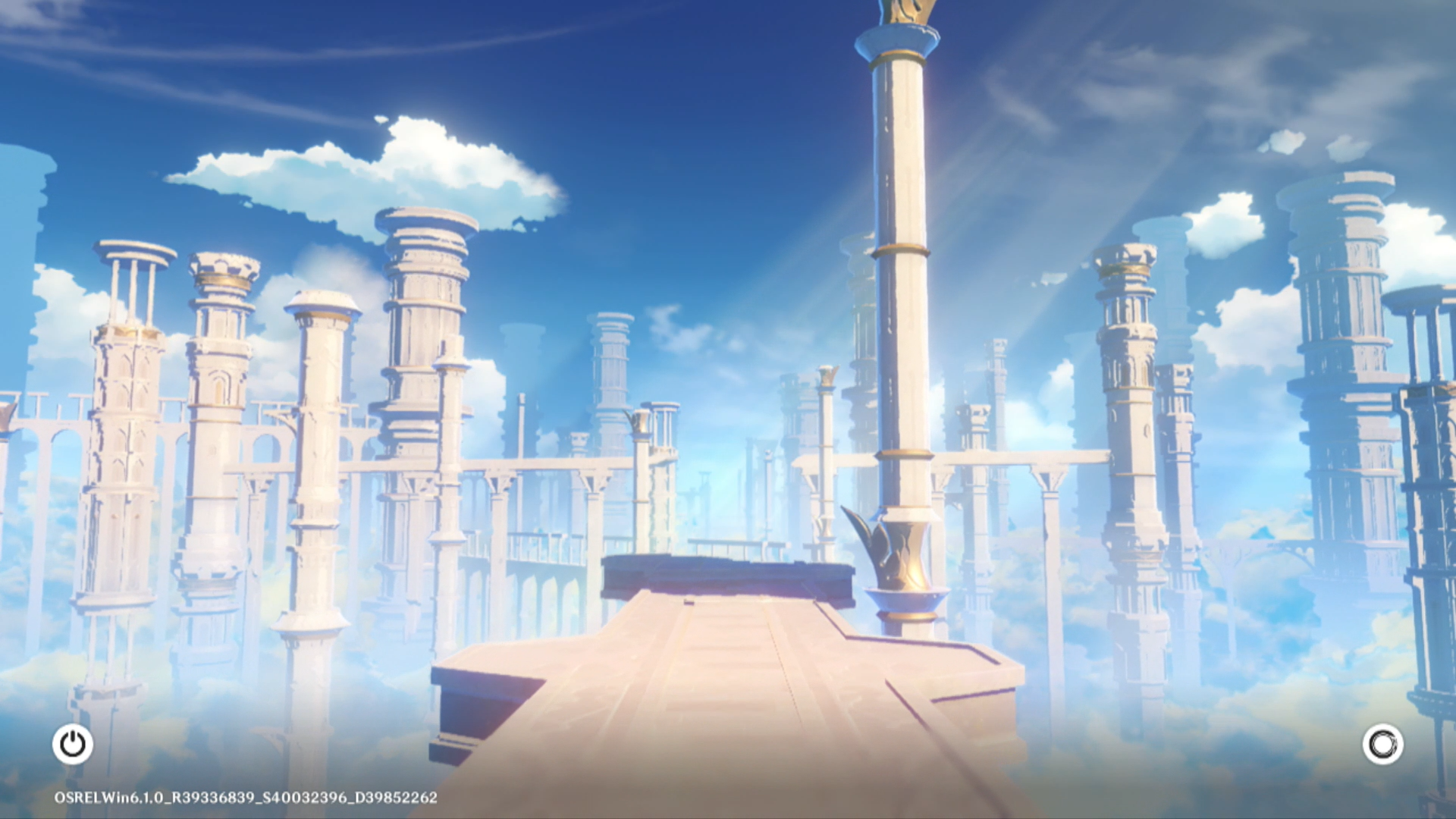
Task: Click the power exit button
Action: (73, 744)
